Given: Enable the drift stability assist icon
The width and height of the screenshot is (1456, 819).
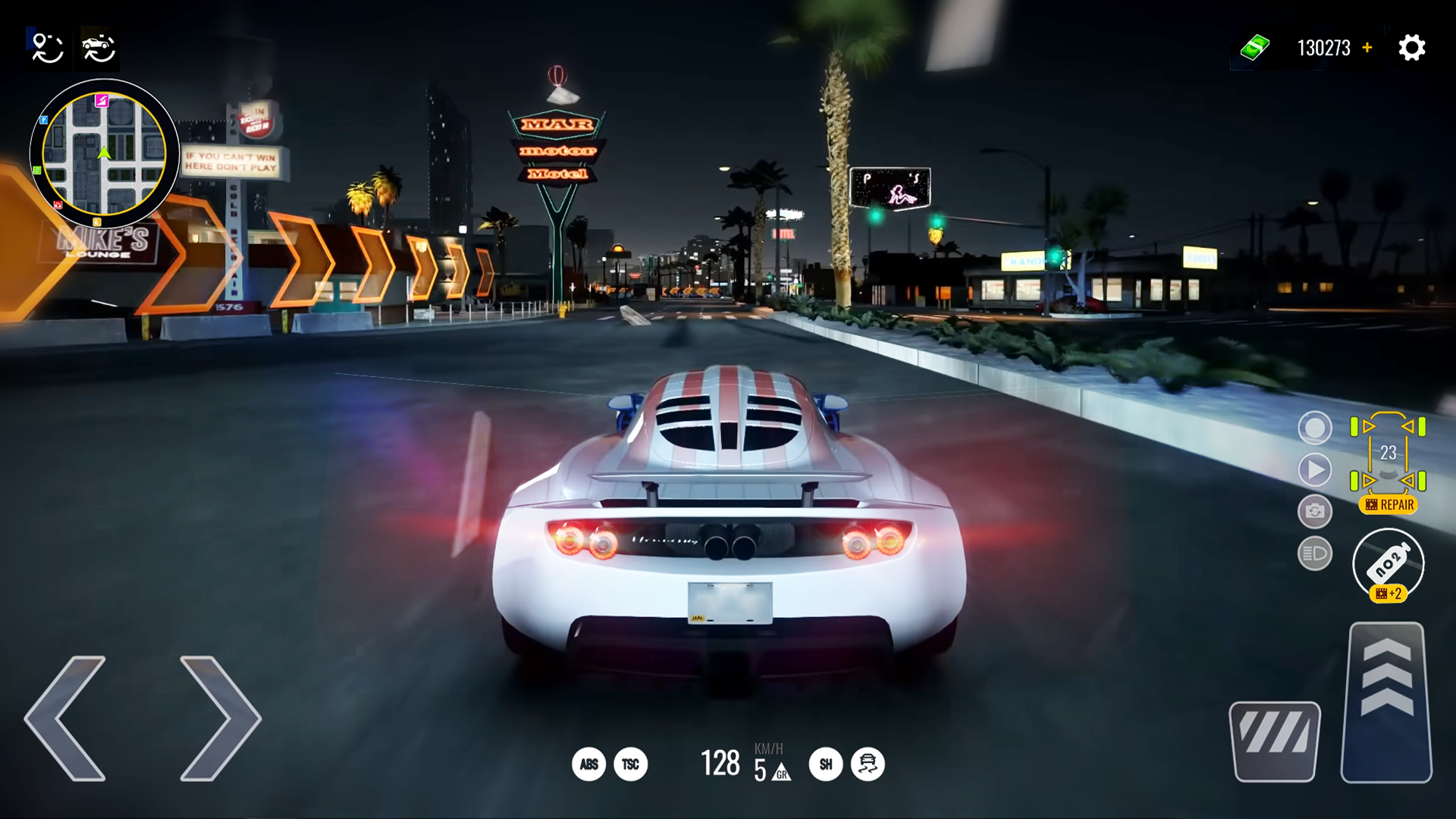Looking at the screenshot, I should pos(867,764).
